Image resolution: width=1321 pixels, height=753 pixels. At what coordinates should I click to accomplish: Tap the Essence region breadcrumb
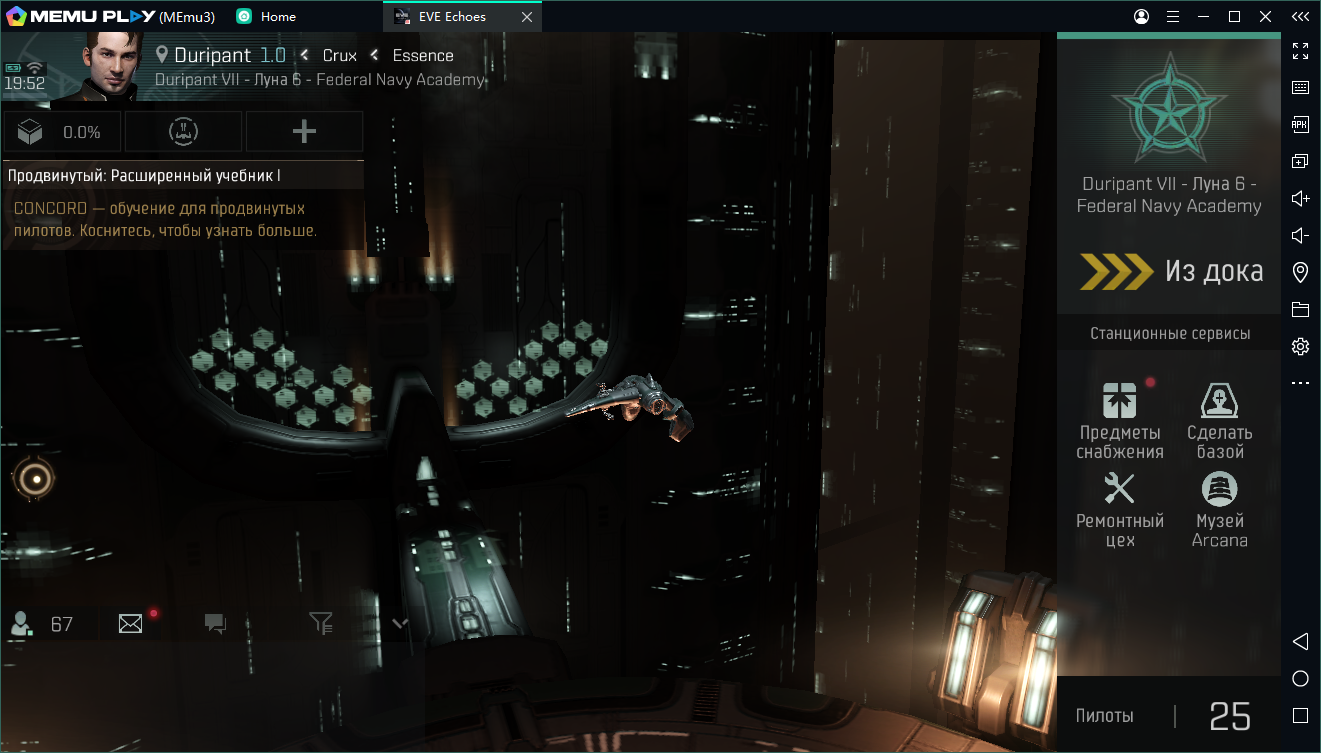[422, 55]
